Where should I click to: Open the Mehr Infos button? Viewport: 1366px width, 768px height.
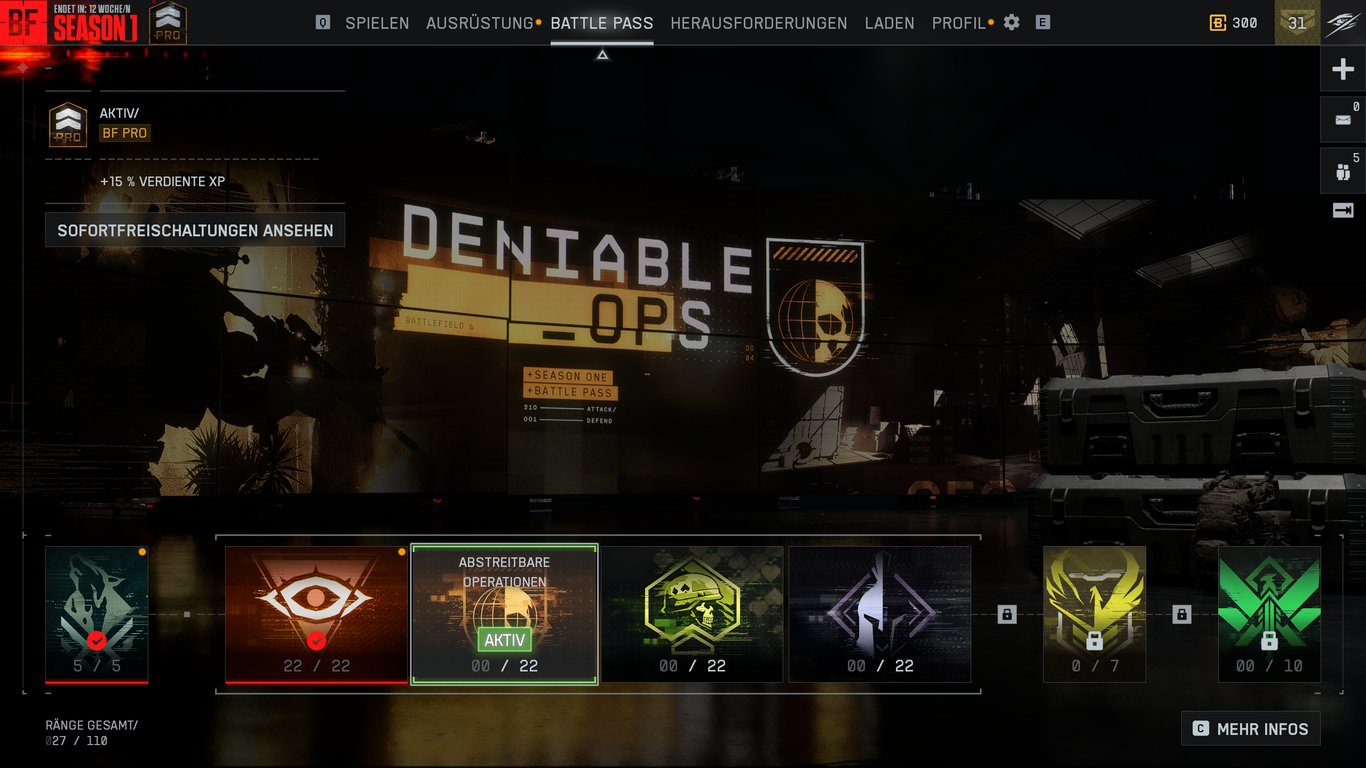pos(1250,729)
